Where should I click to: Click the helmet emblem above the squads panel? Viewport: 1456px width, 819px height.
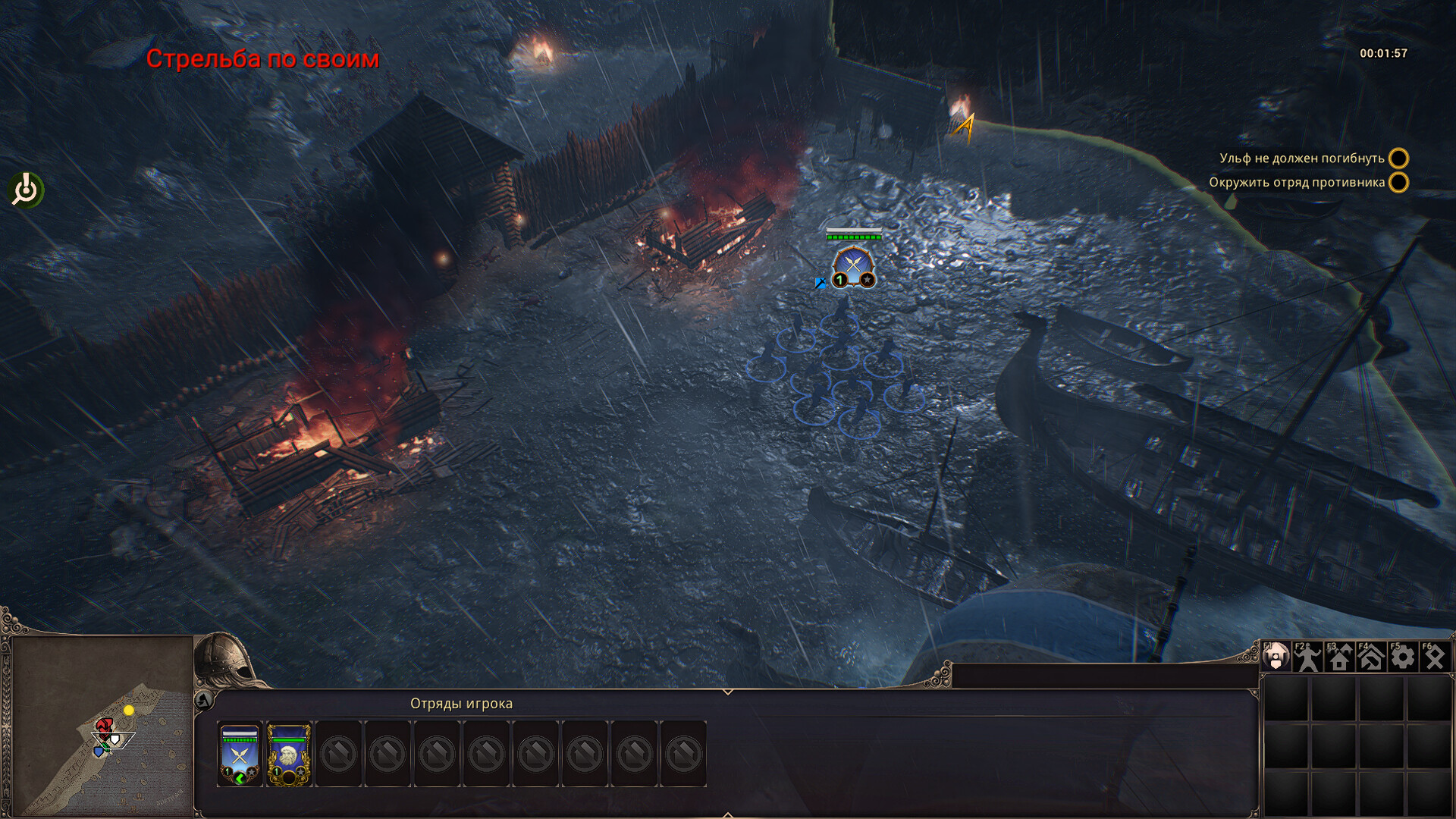pos(224,658)
